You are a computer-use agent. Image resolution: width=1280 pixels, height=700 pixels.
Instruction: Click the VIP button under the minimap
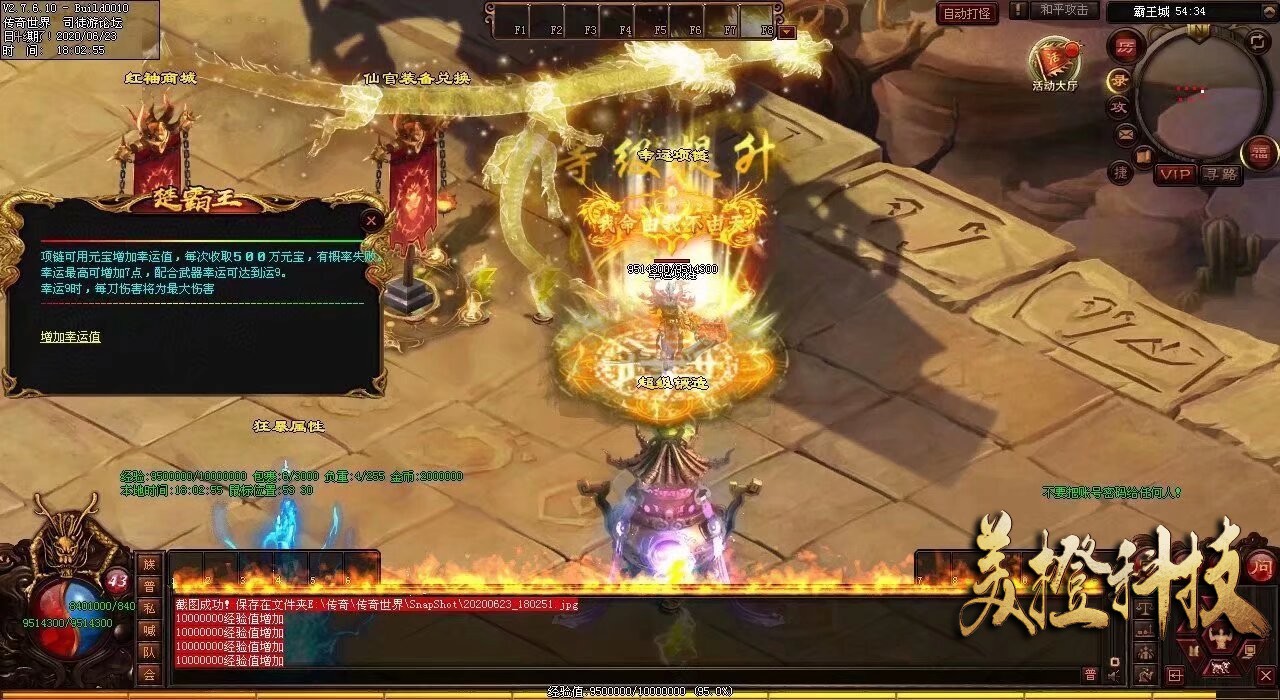point(1176,174)
